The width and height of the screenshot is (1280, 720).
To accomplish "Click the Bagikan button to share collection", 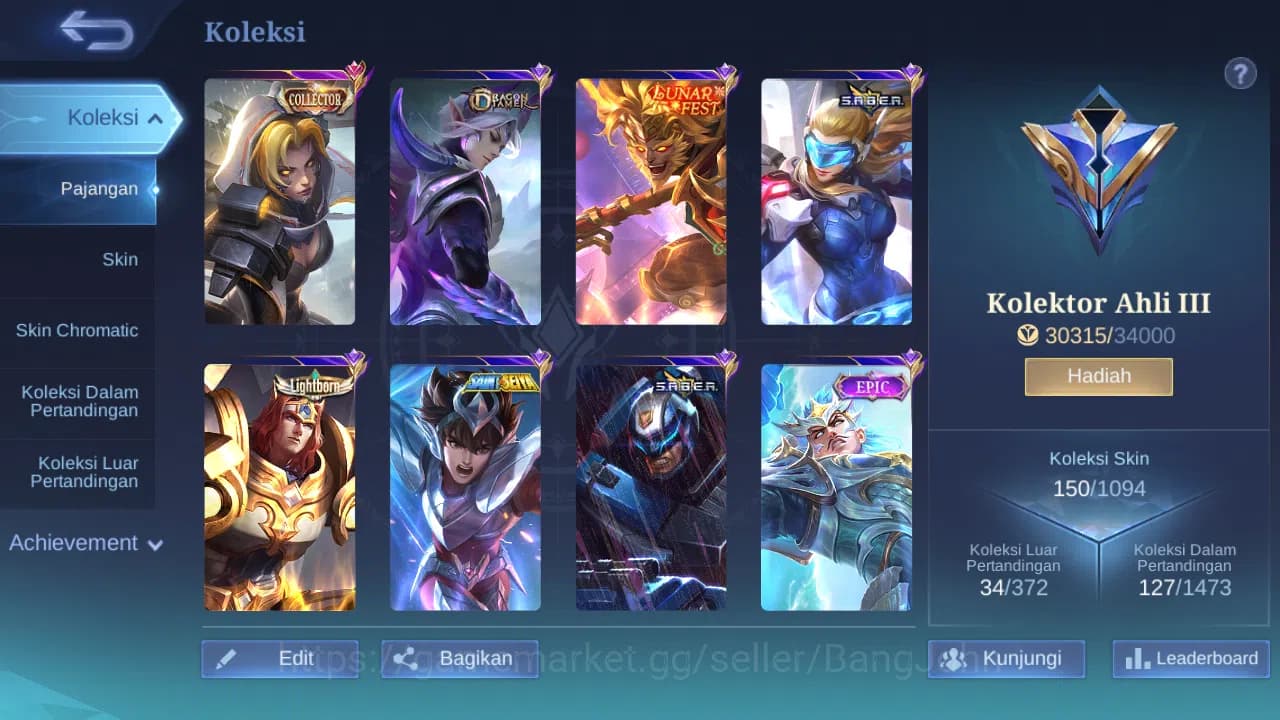I will tap(460, 658).
